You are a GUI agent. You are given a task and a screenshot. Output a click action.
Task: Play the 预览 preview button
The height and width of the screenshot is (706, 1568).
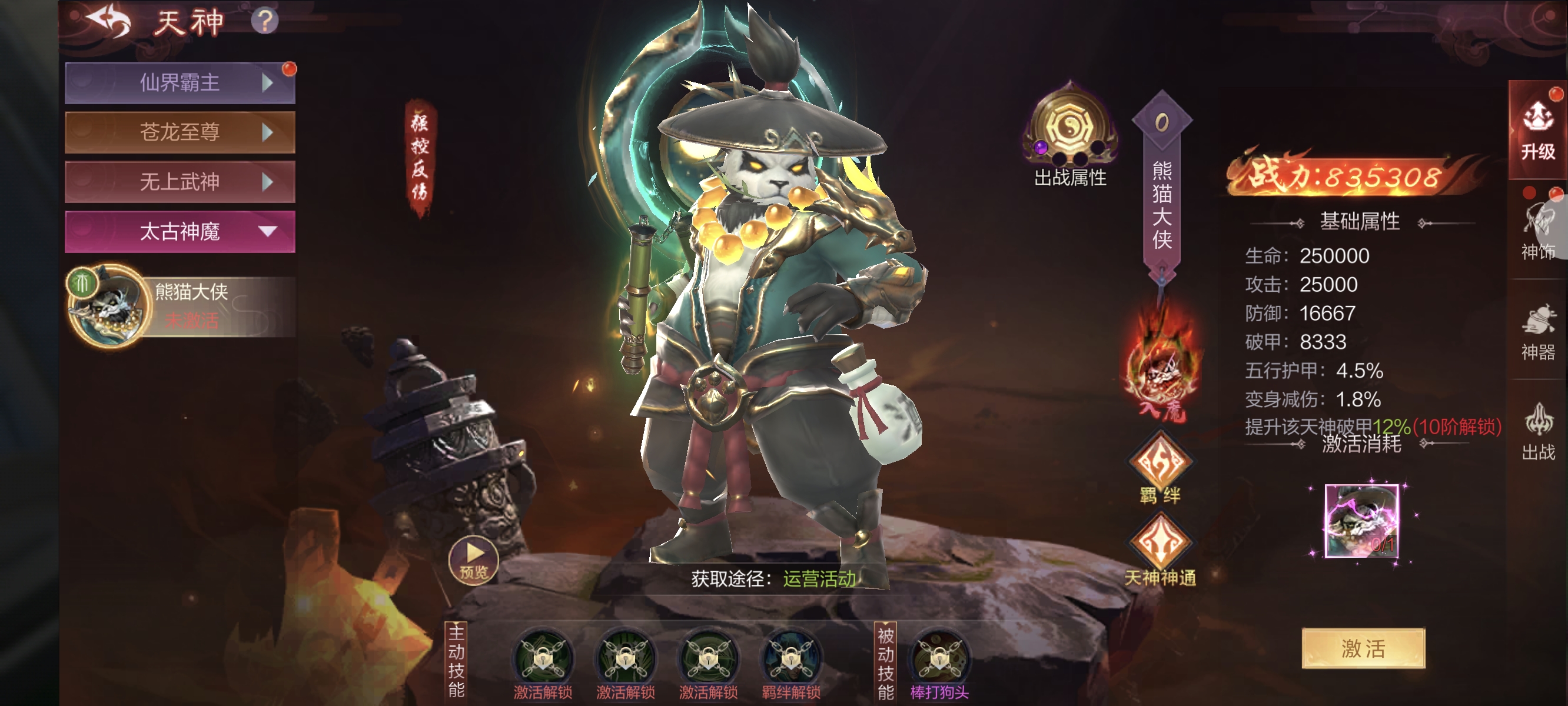tap(473, 560)
